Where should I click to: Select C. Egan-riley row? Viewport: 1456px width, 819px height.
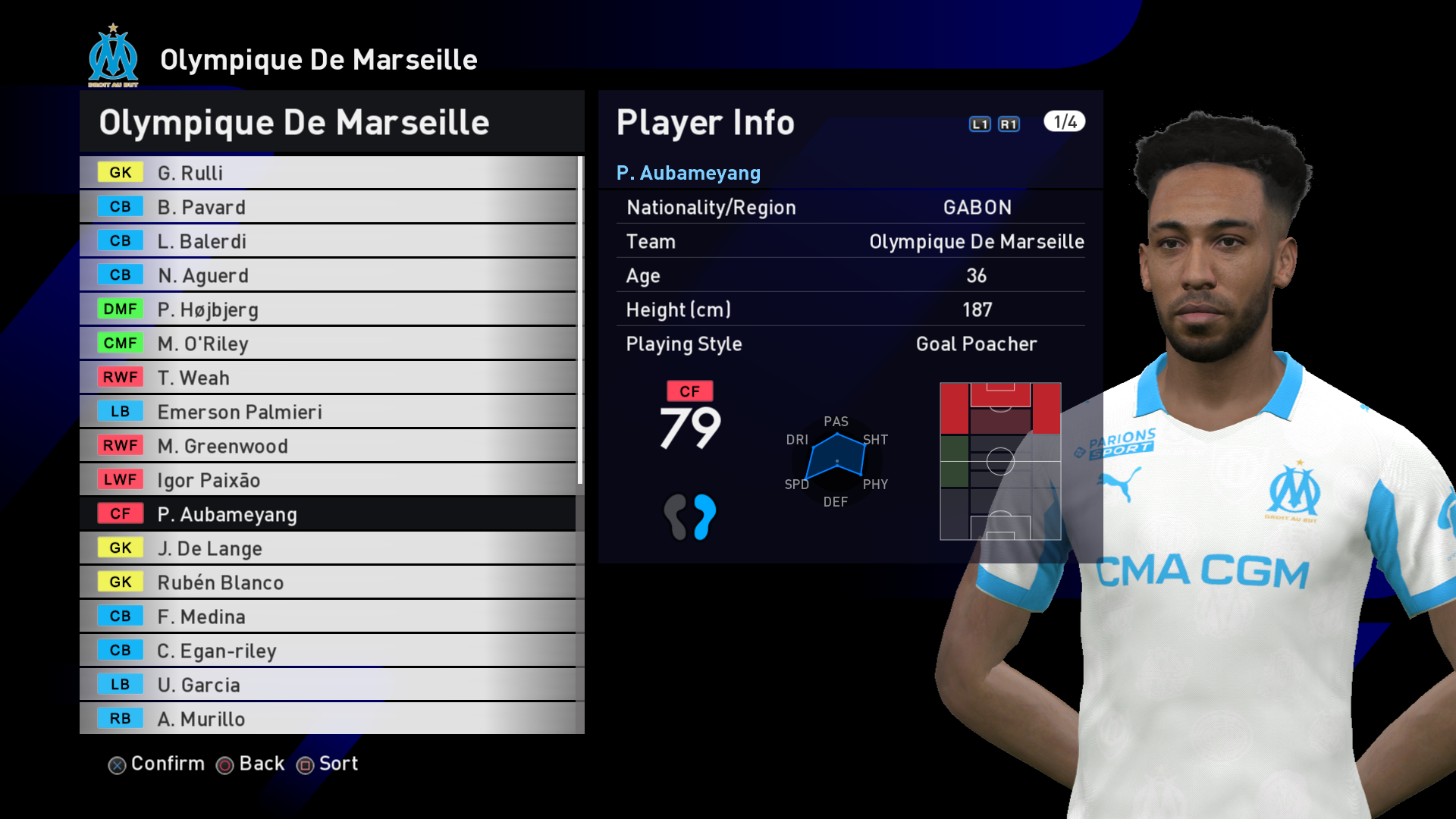tap(328, 651)
